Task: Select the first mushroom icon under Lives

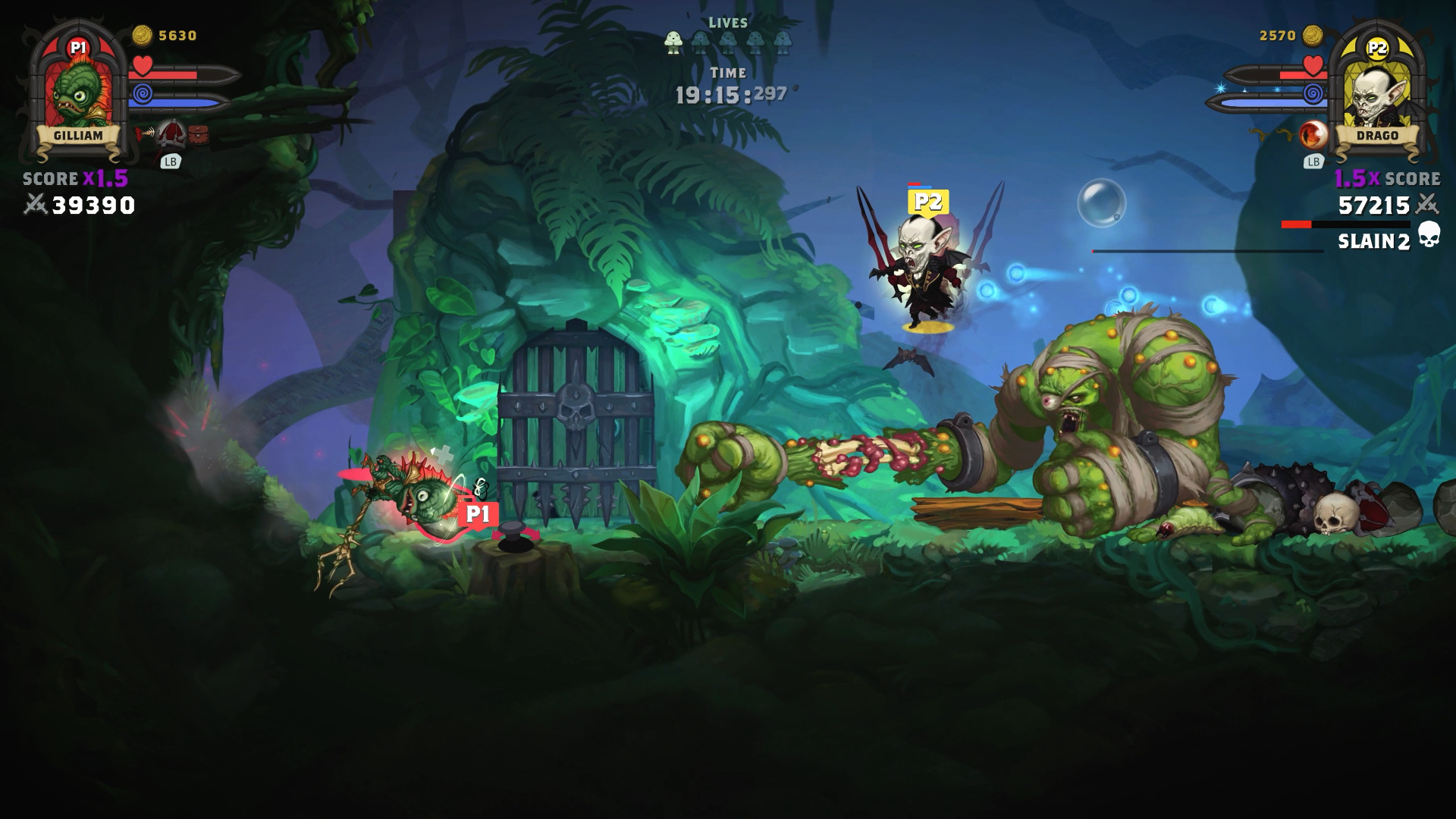Action: pos(673,43)
